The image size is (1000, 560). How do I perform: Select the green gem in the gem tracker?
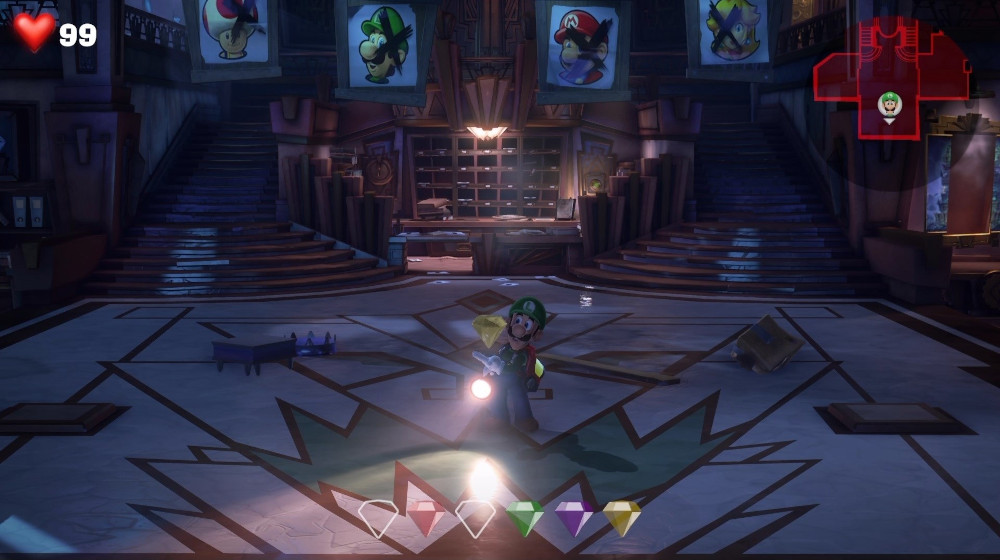(x=524, y=518)
